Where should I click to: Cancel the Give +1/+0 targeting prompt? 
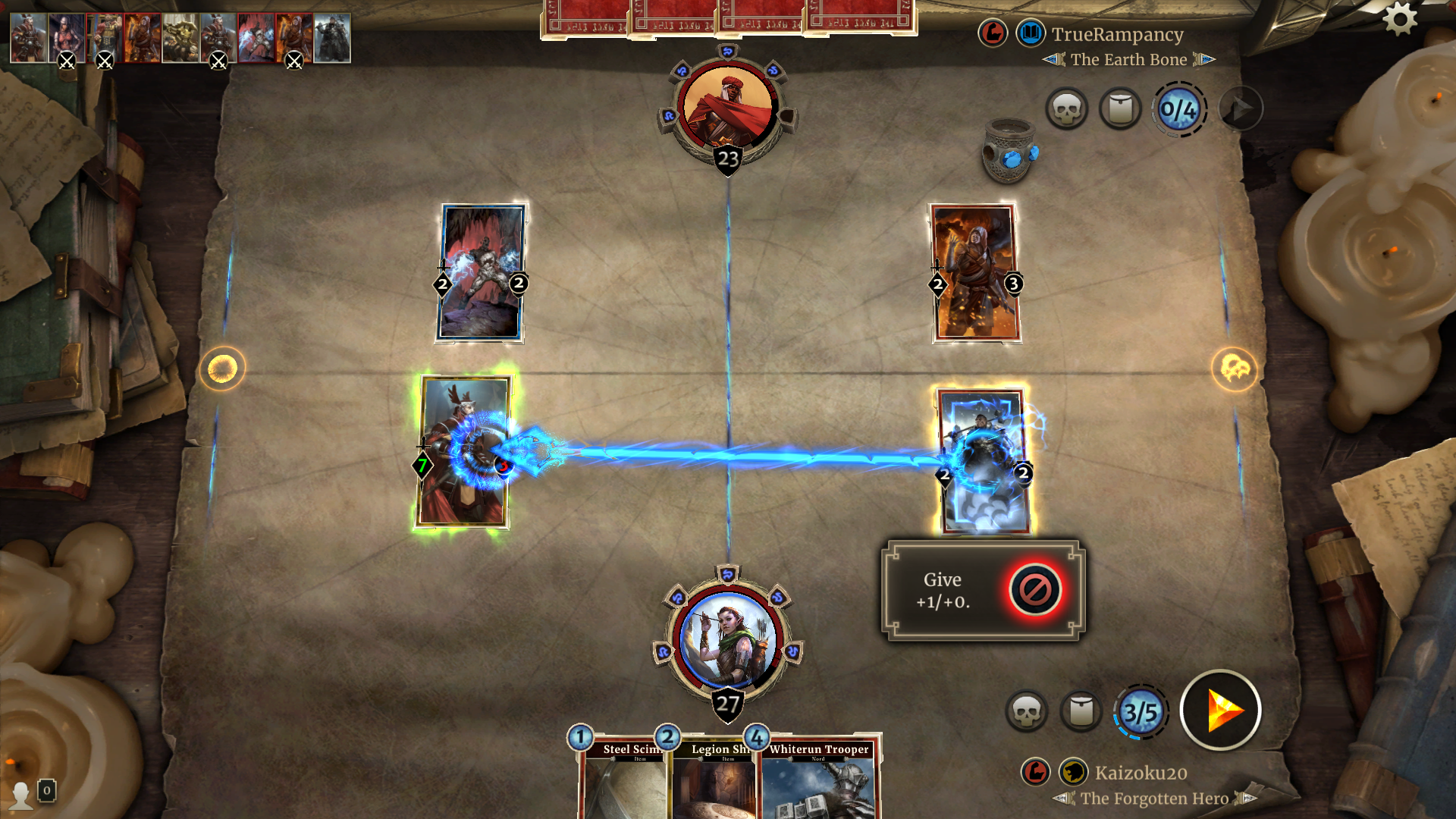(1035, 589)
